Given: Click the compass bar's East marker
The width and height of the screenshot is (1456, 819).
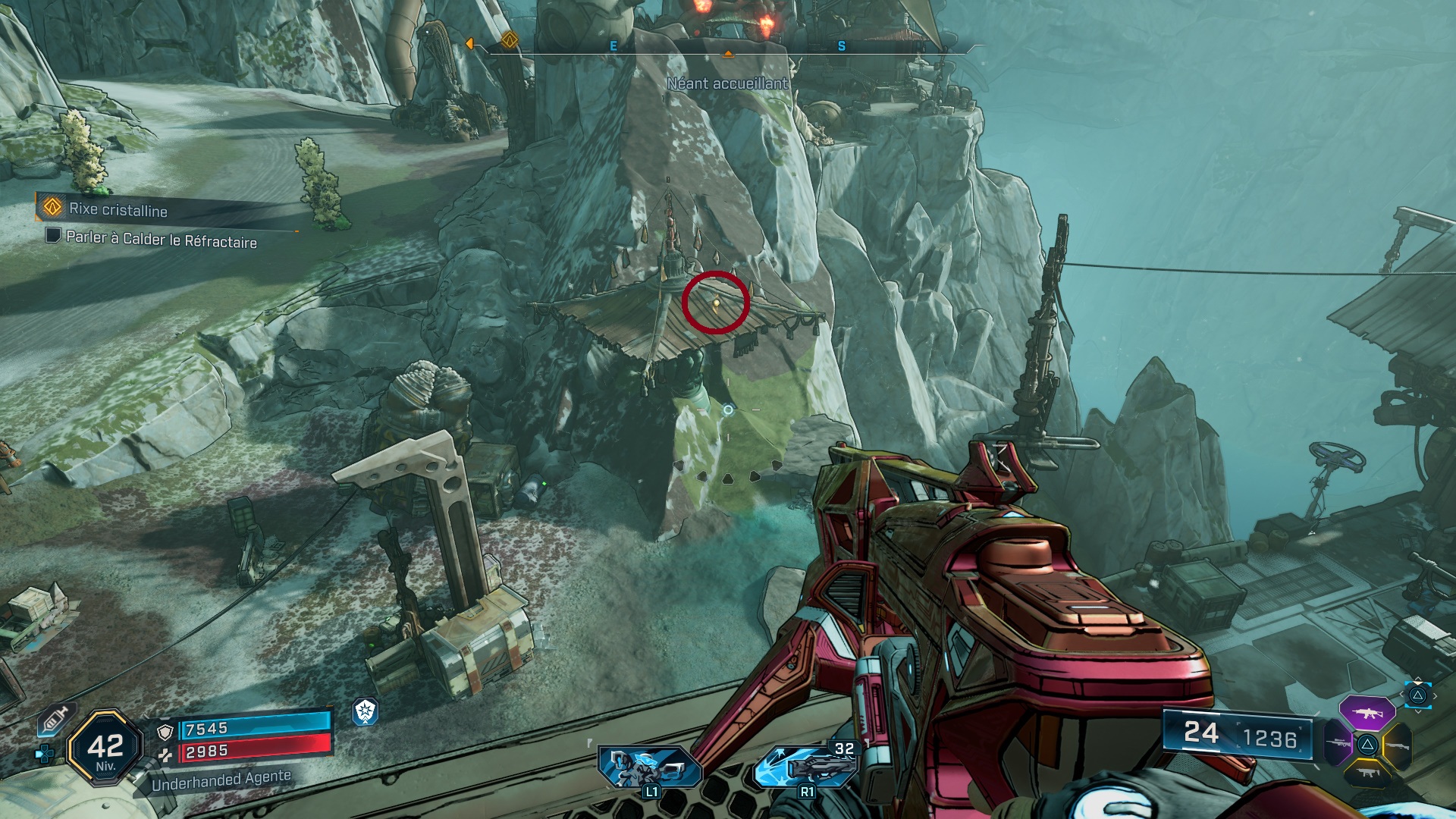Looking at the screenshot, I should pos(613,46).
